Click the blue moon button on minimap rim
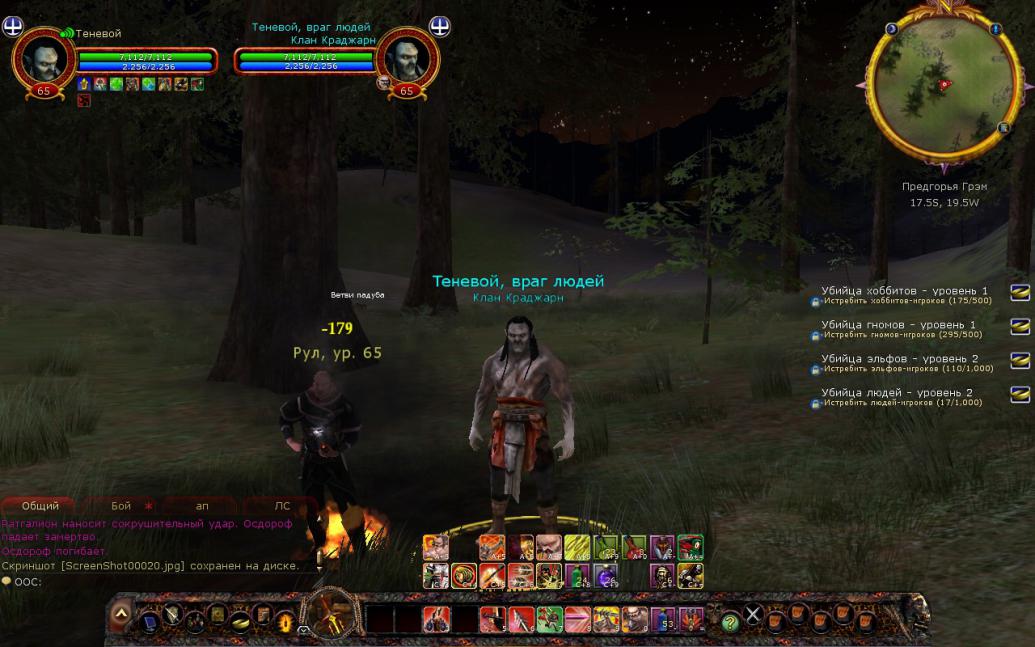 click(891, 30)
